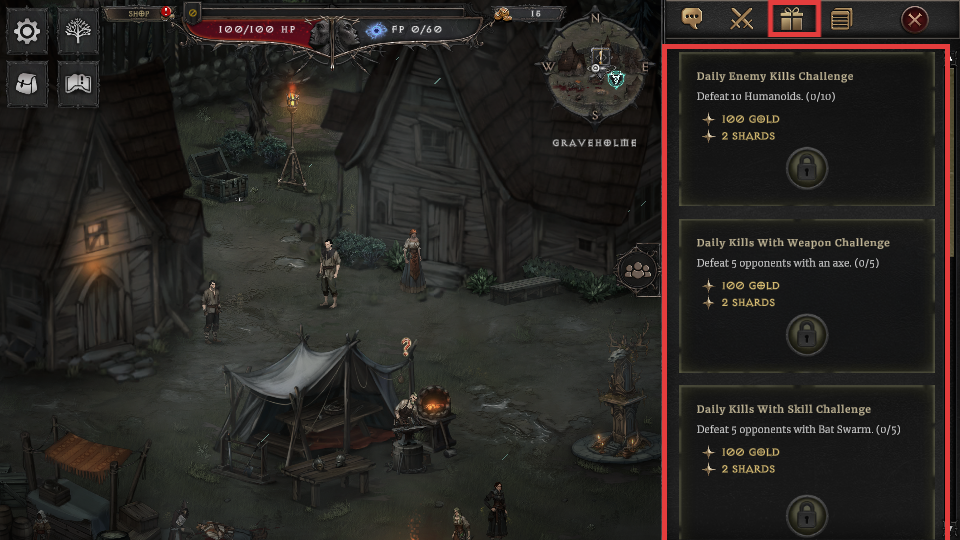Select the Daily Kills With Weapon Challenge title
Screen dimensions: 960x540
click(793, 243)
